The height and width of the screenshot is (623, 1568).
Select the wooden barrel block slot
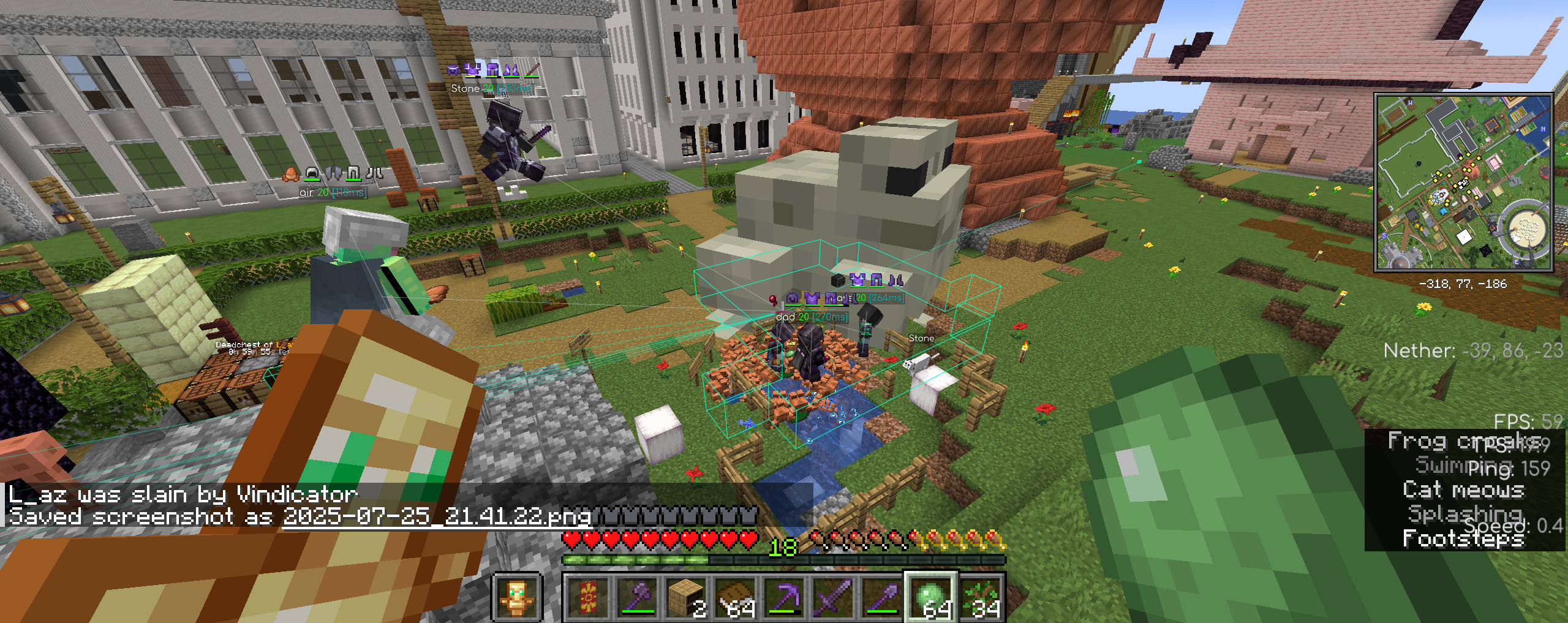(x=686, y=598)
